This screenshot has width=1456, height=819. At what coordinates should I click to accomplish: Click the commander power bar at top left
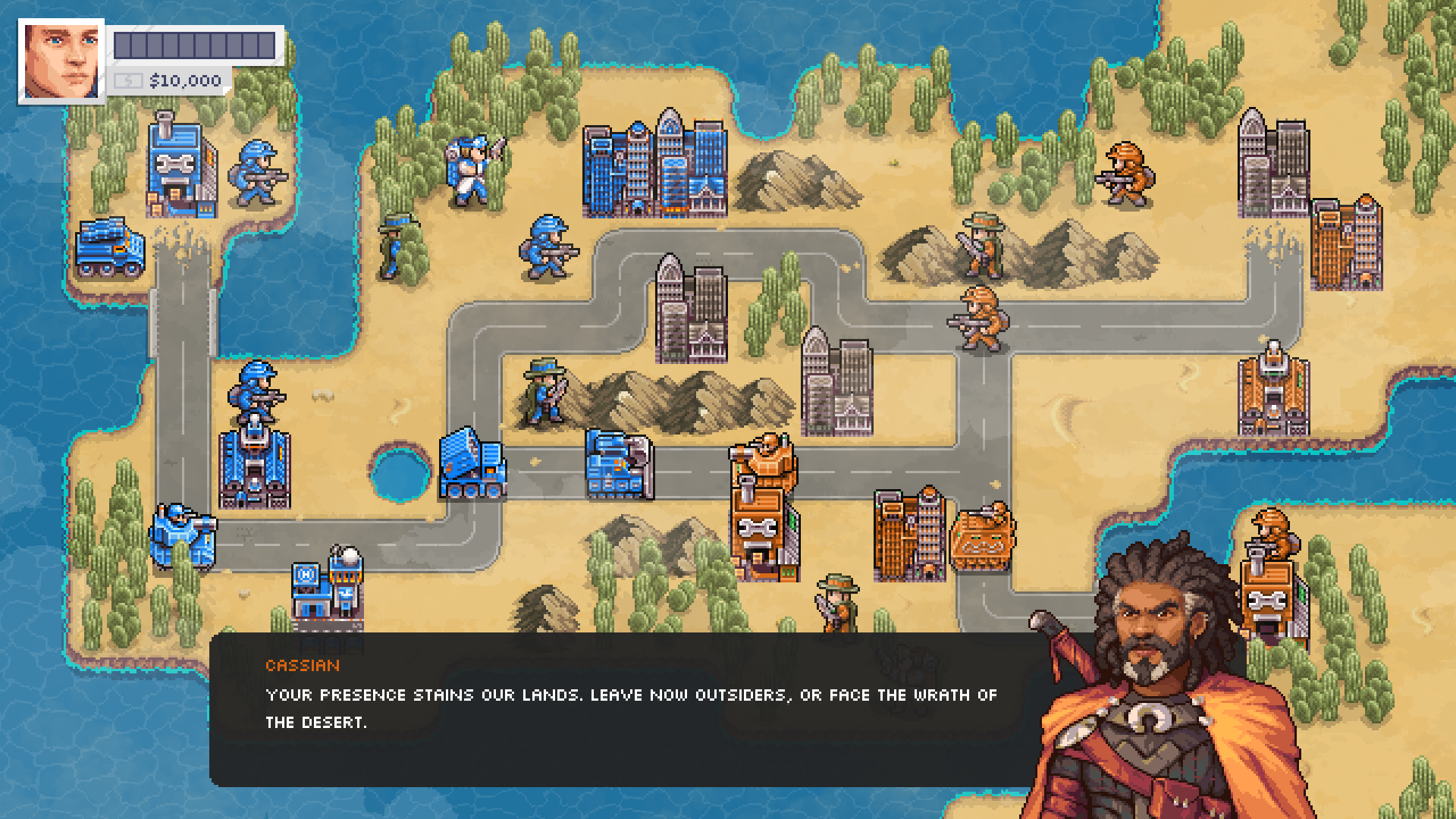193,42
